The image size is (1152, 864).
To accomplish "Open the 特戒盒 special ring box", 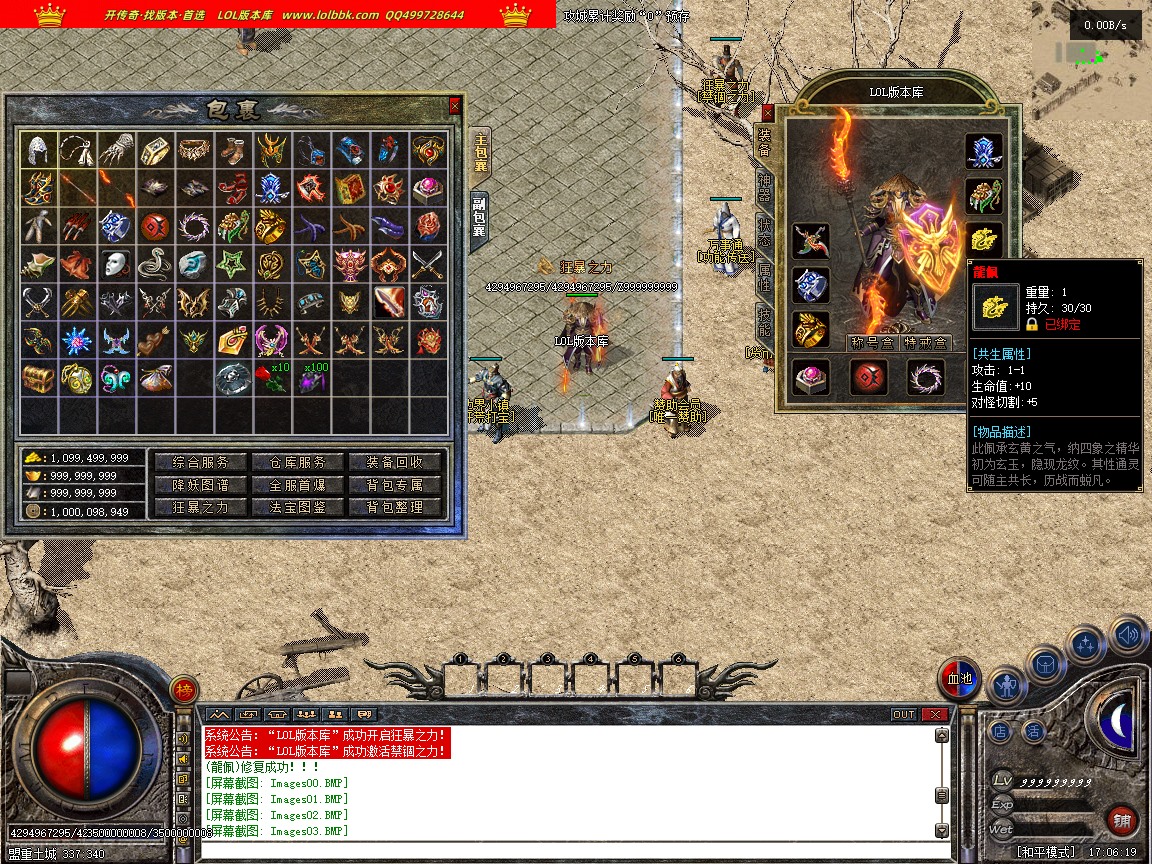I will (925, 343).
